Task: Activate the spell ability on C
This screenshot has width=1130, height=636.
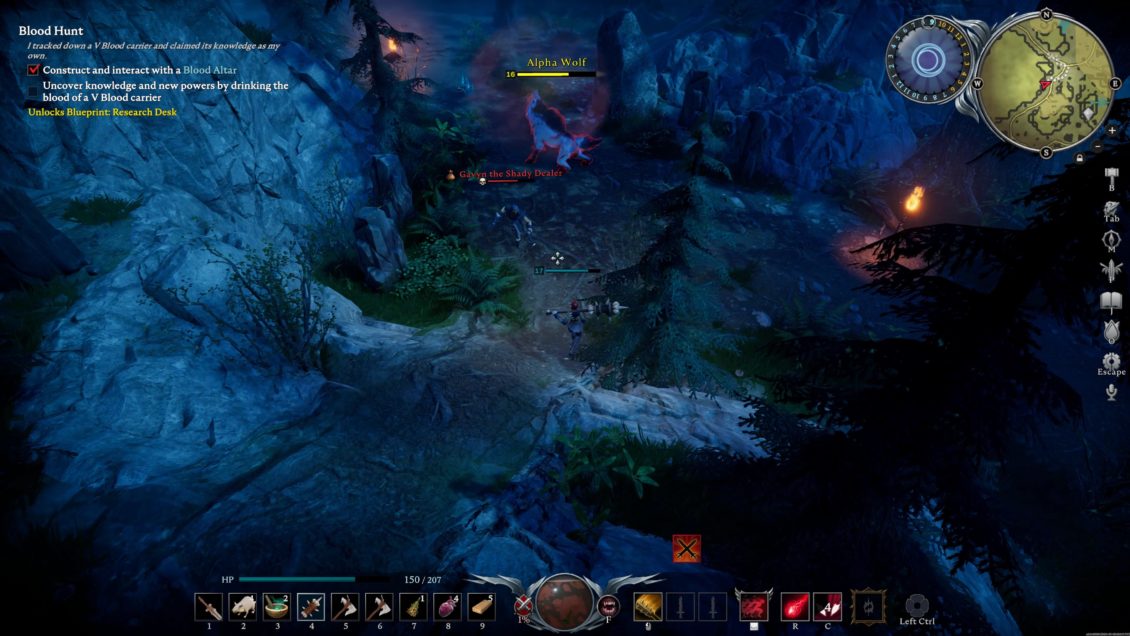Action: (x=827, y=606)
